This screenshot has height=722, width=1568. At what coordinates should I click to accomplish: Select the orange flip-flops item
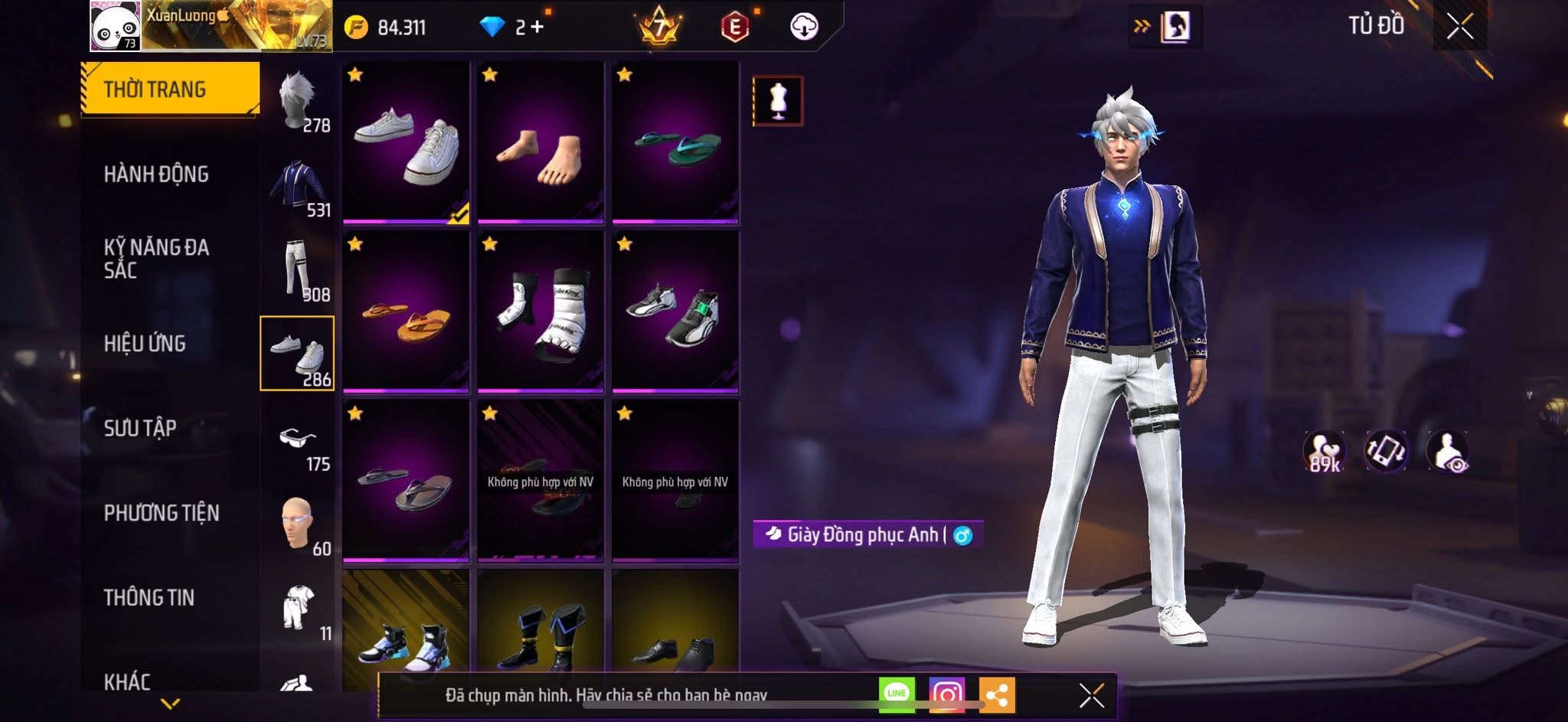point(406,312)
